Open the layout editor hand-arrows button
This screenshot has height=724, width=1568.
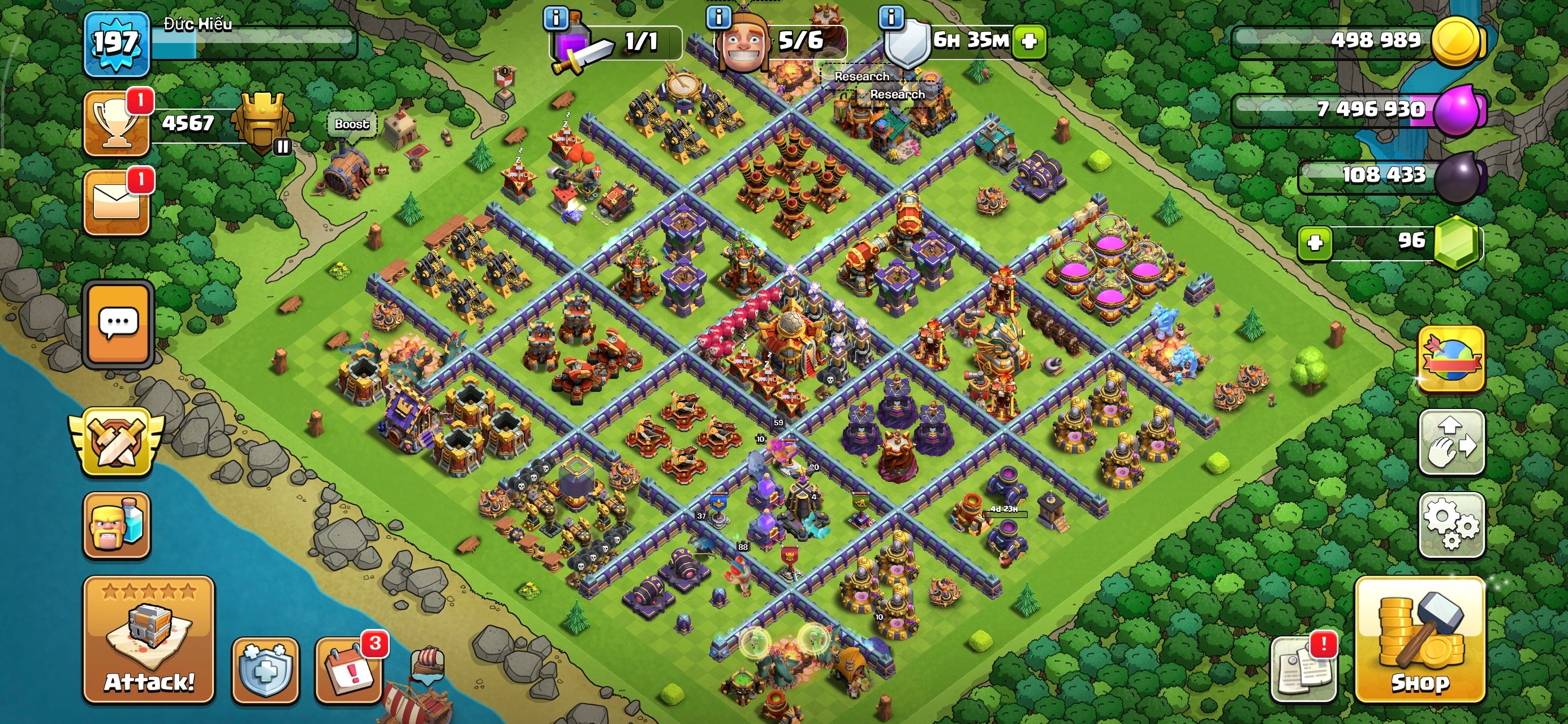point(1451,442)
